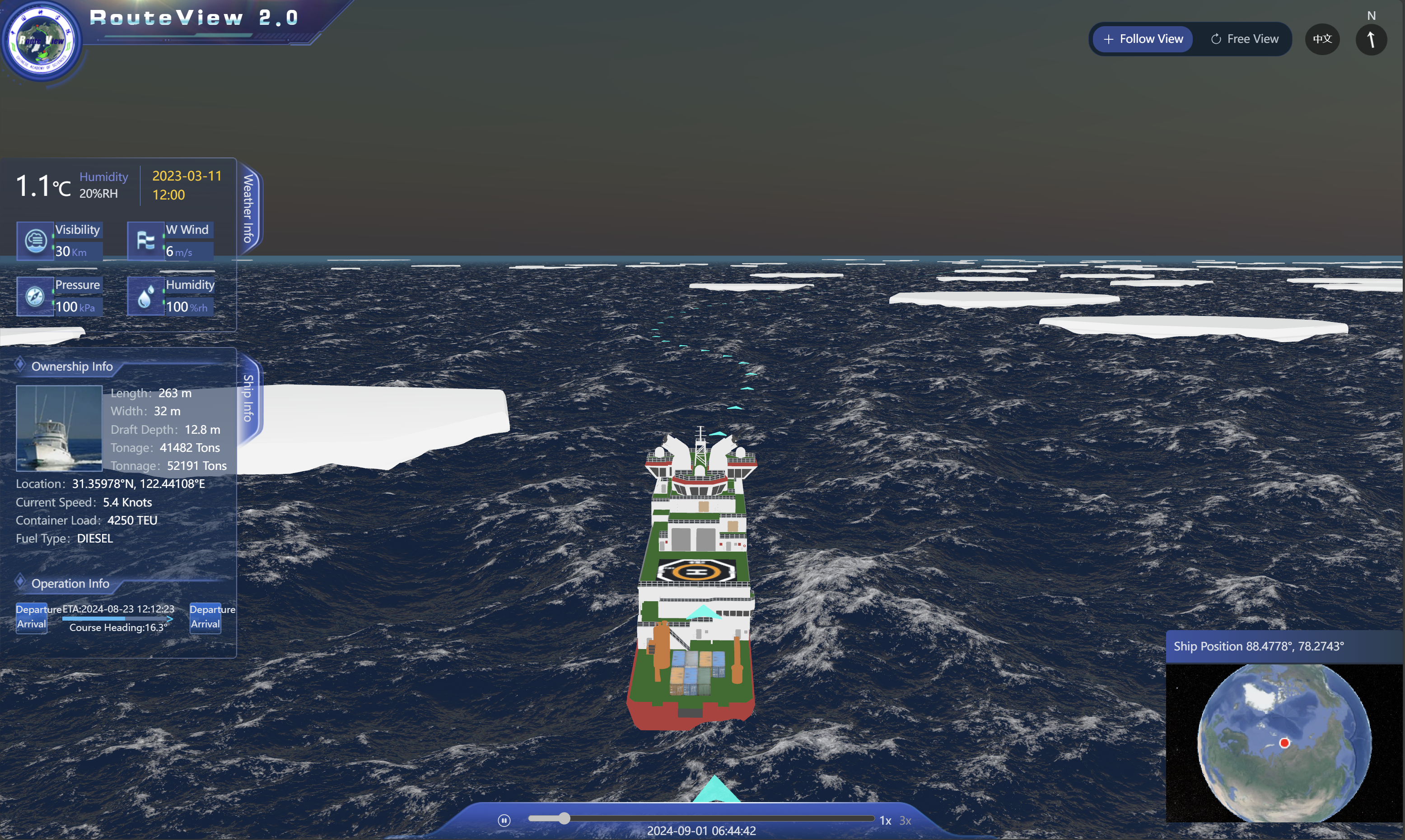Collapse the Weather Info side tab

(x=248, y=208)
